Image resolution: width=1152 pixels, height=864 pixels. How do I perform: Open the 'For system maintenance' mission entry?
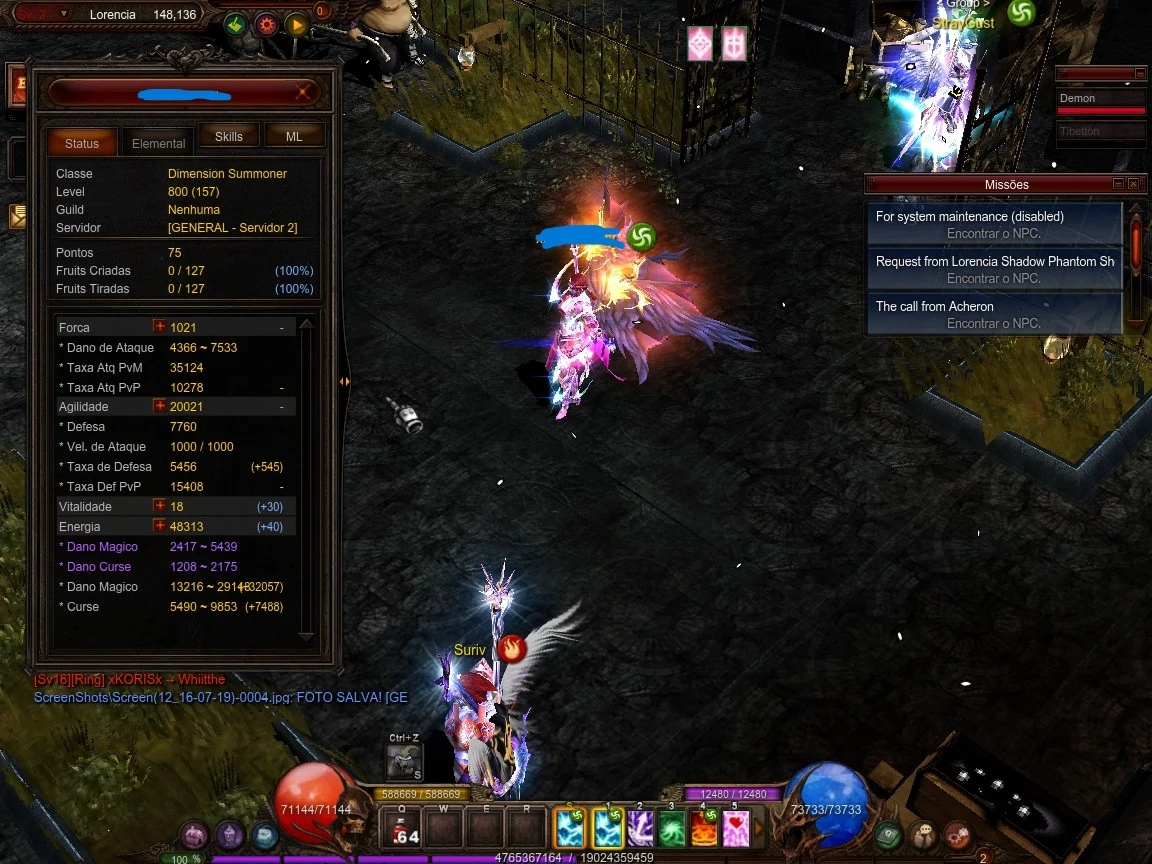point(995,224)
